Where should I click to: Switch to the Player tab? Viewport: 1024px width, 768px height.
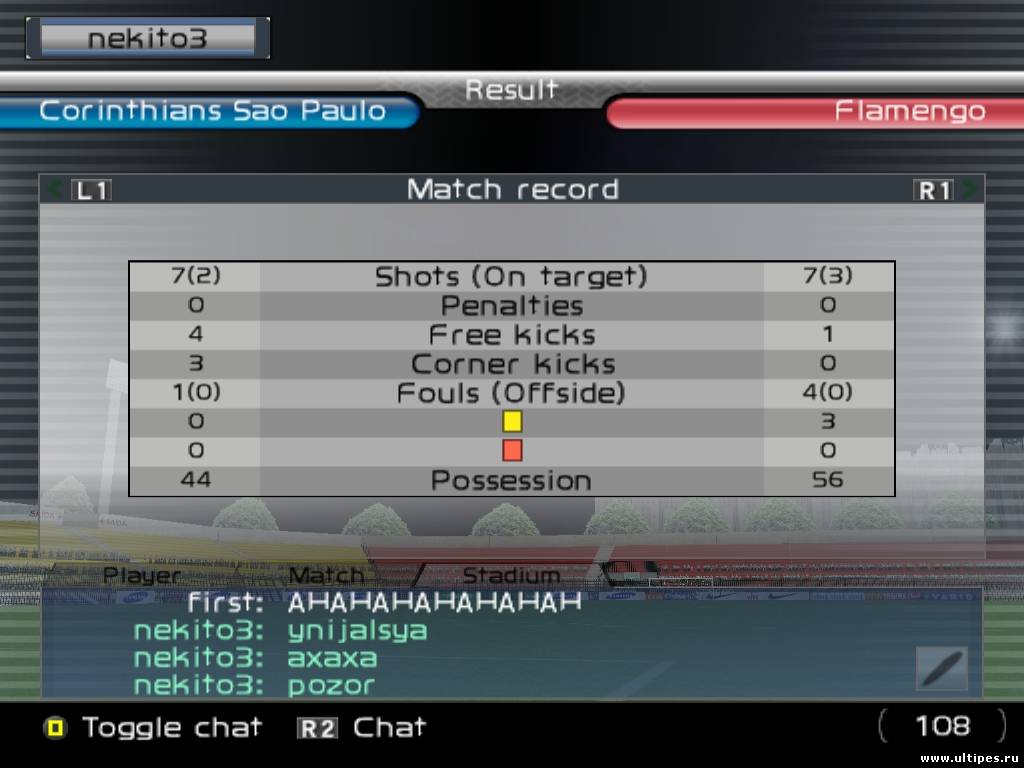click(x=143, y=576)
